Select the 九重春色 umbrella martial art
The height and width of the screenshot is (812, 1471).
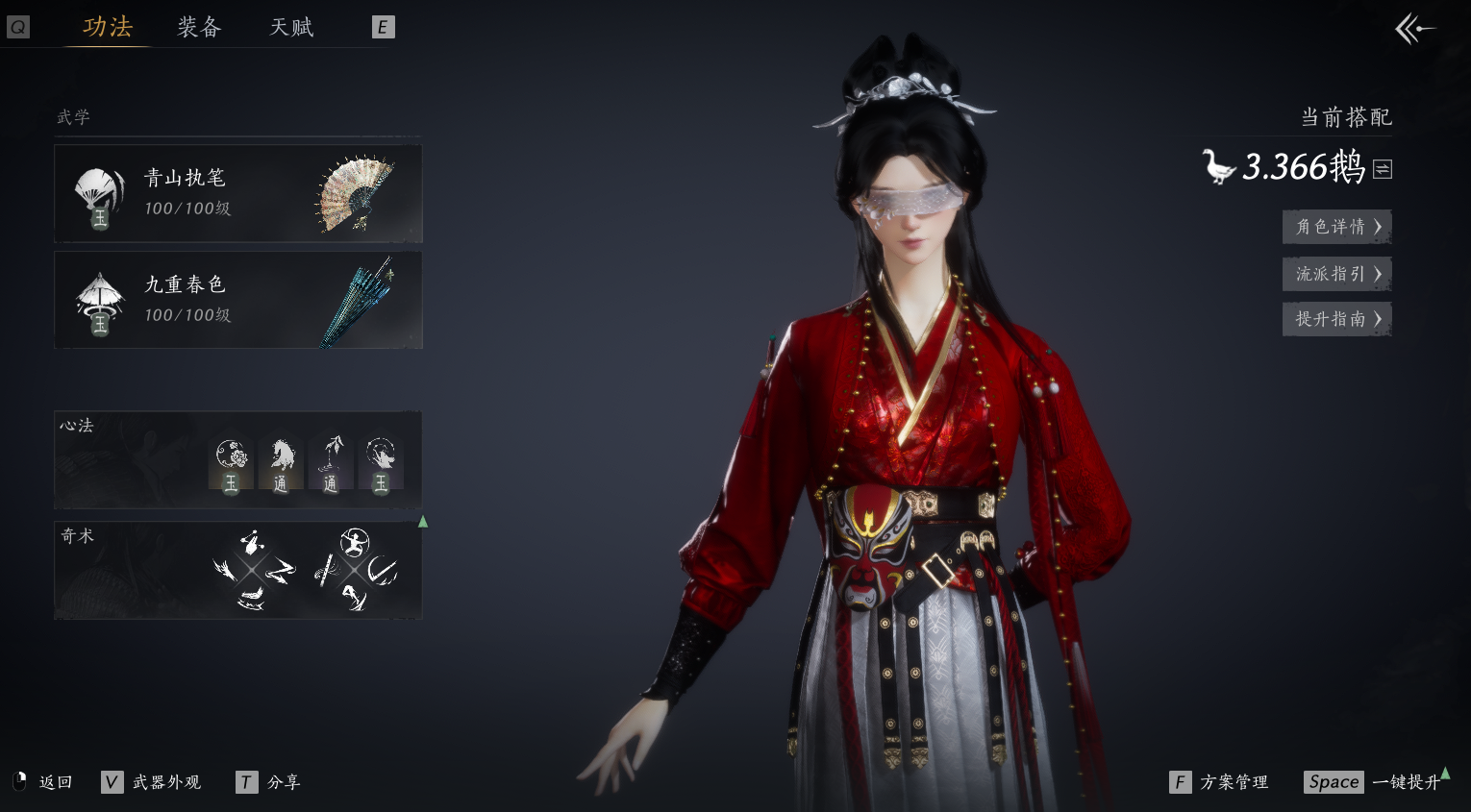coord(237,300)
